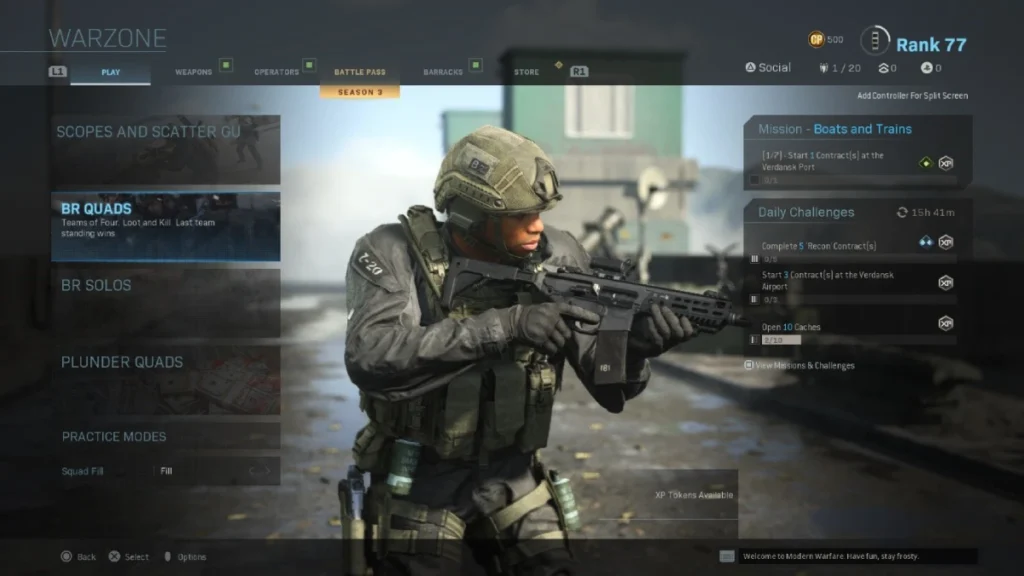Screen dimensions: 1024x576
Task: Select the BR Solos mode
Action: [166, 302]
